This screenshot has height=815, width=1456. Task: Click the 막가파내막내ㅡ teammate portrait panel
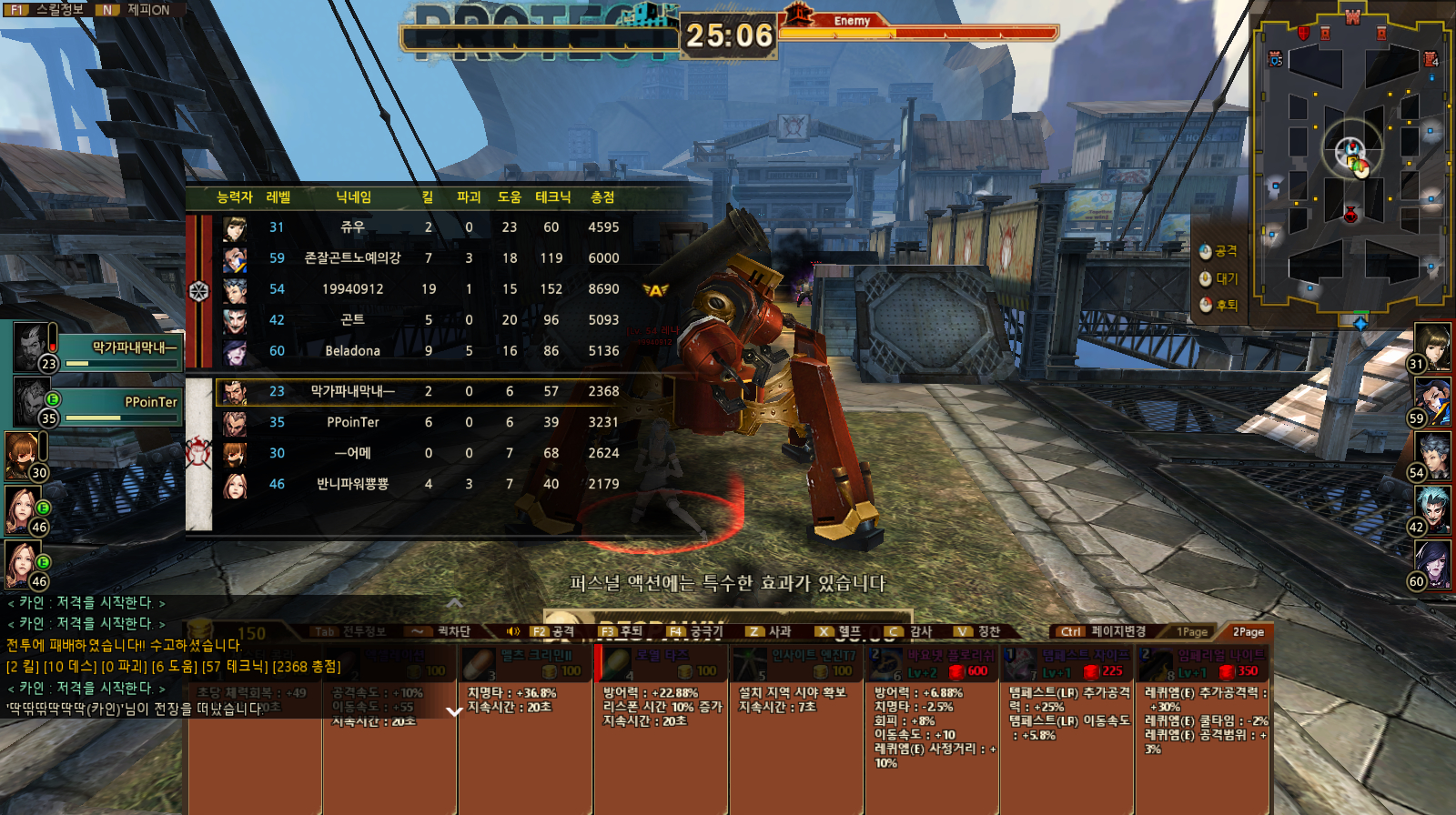97,348
